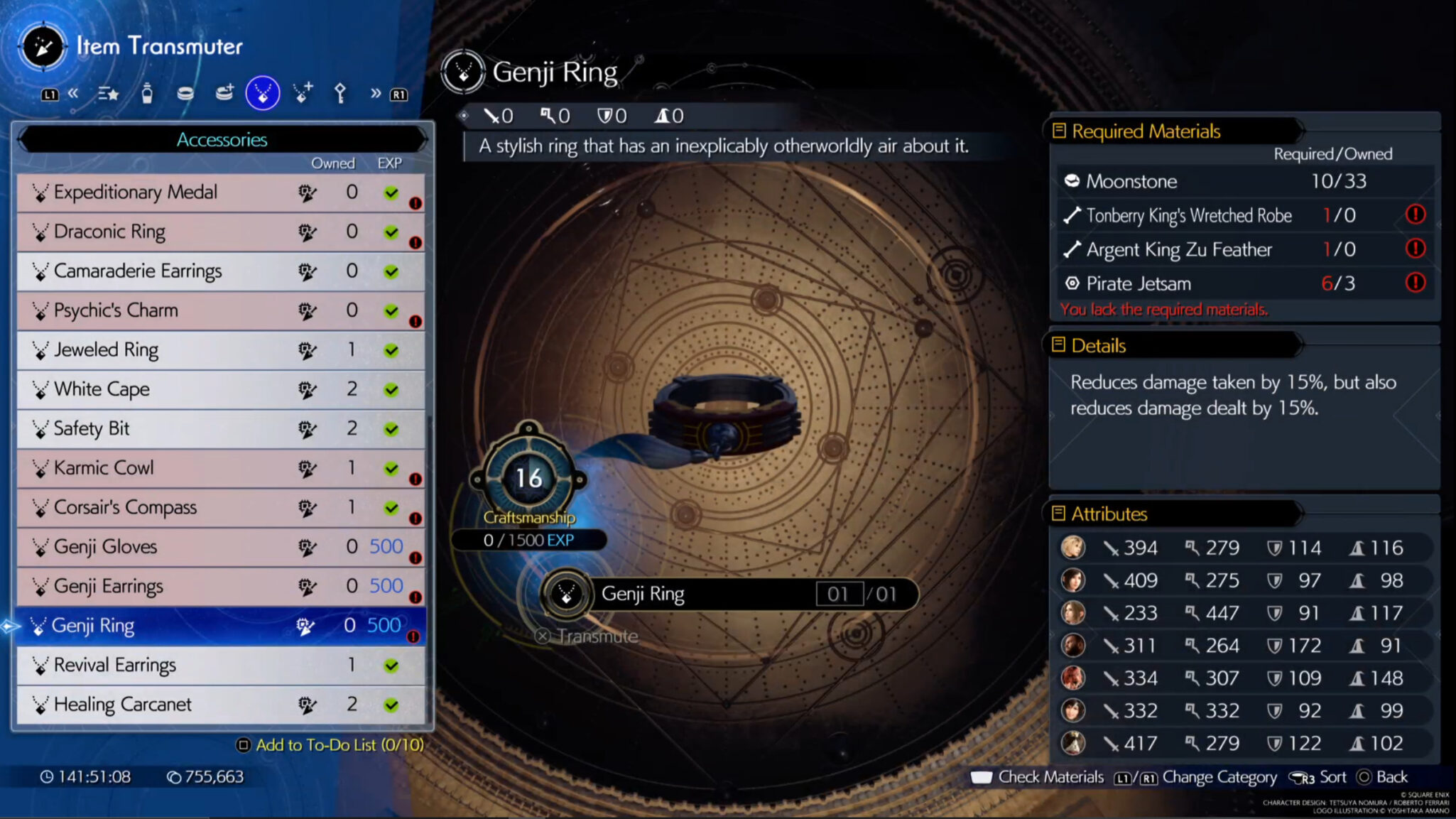
Task: Open the armor bangle category tab
Action: tap(185, 93)
